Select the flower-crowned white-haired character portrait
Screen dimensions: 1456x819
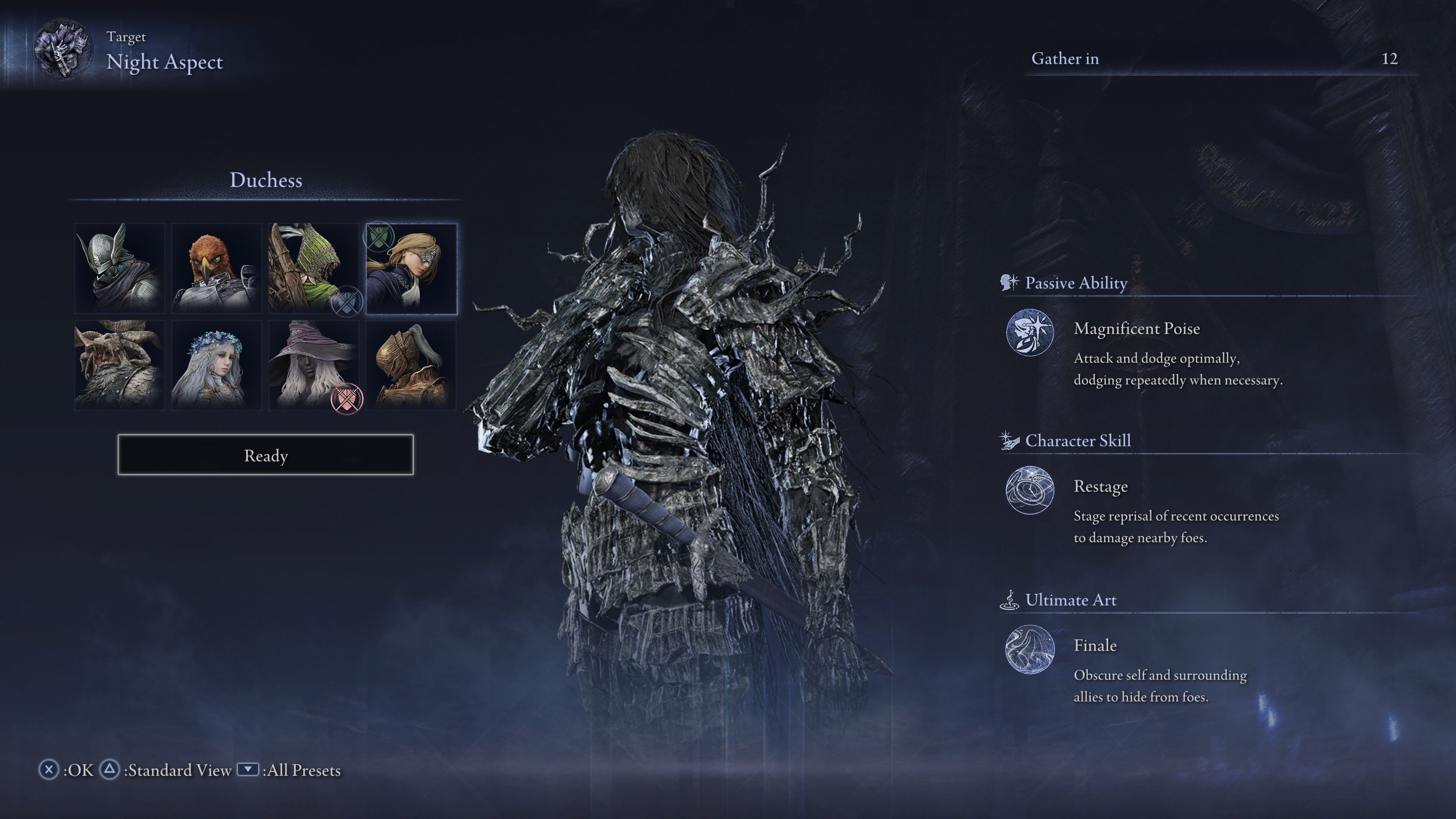point(217,365)
